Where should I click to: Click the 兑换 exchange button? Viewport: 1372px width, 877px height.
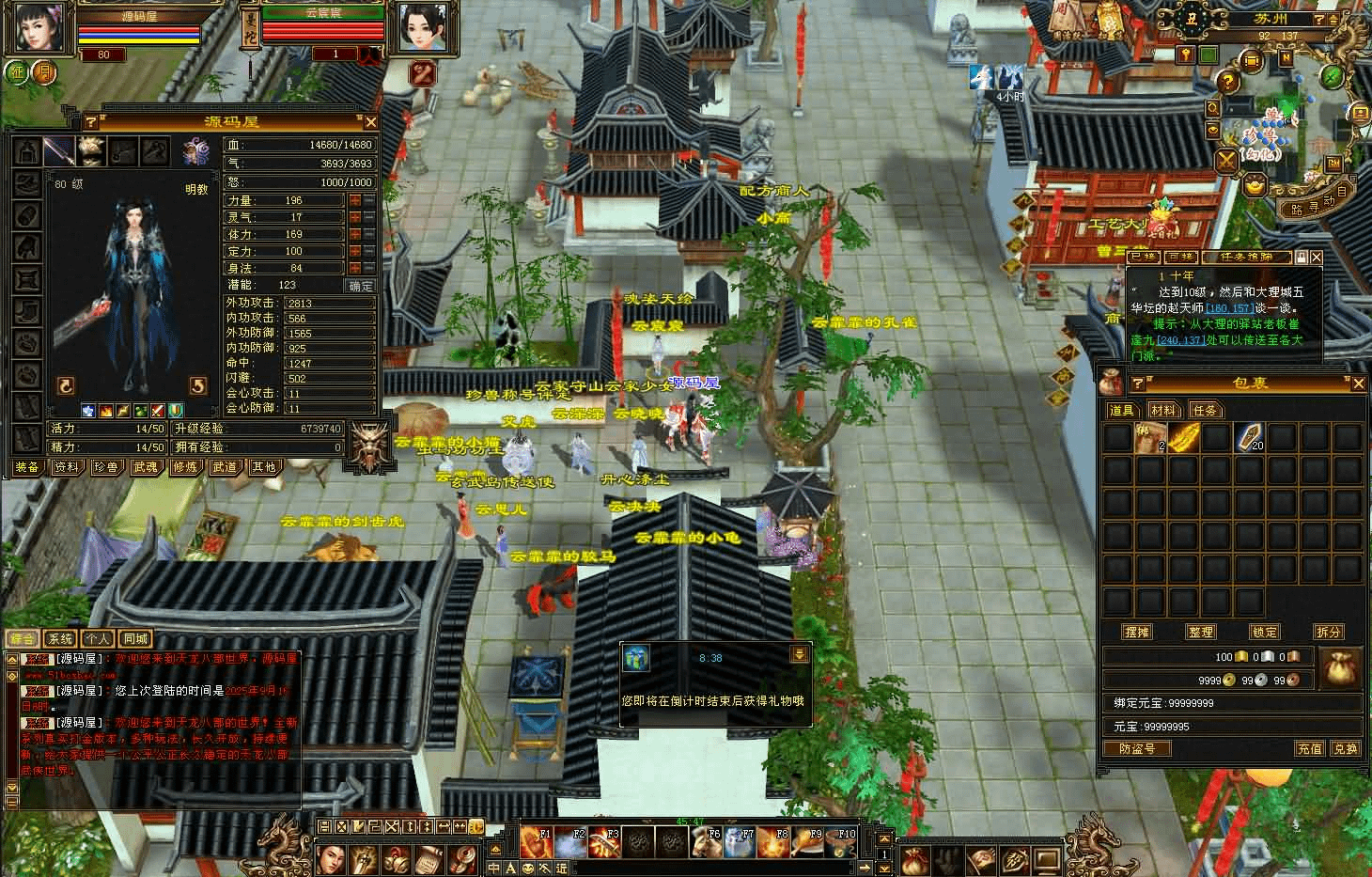point(1346,749)
